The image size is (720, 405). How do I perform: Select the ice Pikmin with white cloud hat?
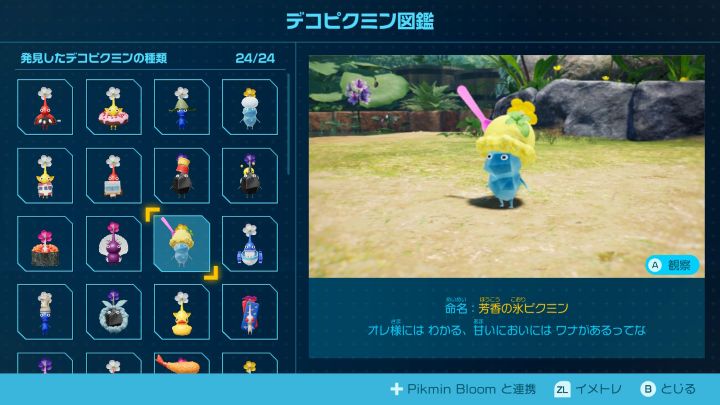tap(249, 107)
